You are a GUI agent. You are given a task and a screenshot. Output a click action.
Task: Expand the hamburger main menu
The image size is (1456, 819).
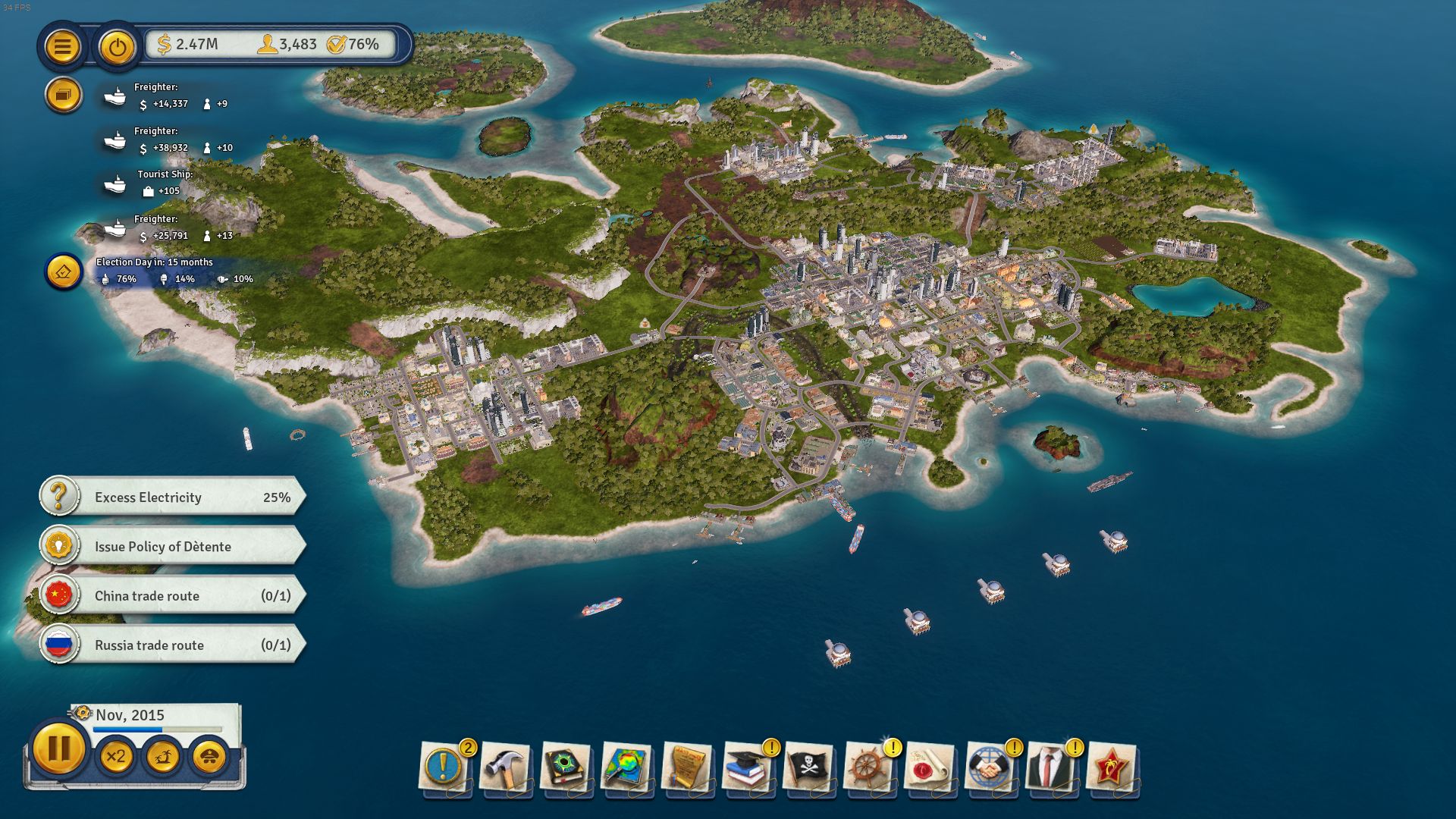(x=63, y=46)
